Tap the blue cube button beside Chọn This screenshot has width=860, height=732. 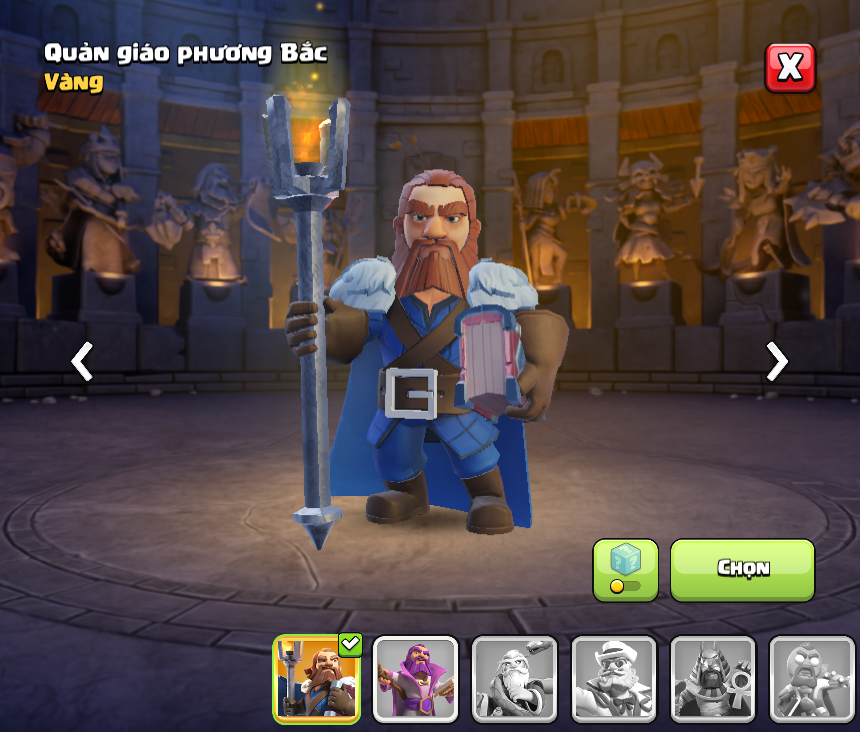pos(625,570)
